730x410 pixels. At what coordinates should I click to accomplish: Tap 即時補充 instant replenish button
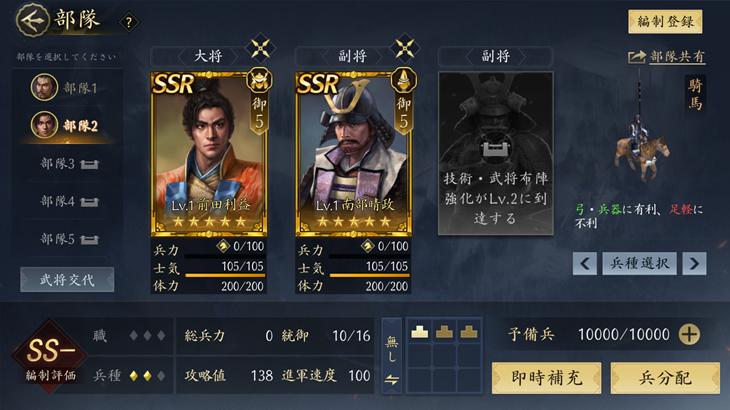coord(546,378)
